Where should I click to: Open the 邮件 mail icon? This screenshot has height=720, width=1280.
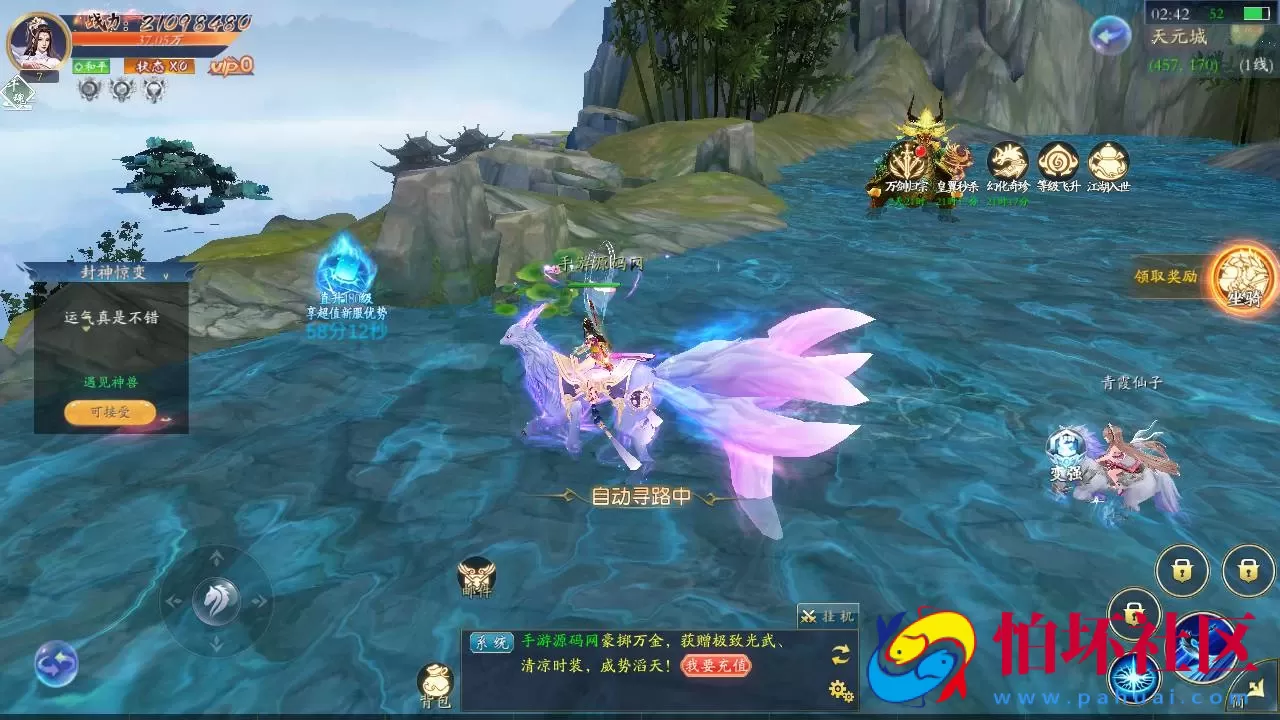pos(477,577)
